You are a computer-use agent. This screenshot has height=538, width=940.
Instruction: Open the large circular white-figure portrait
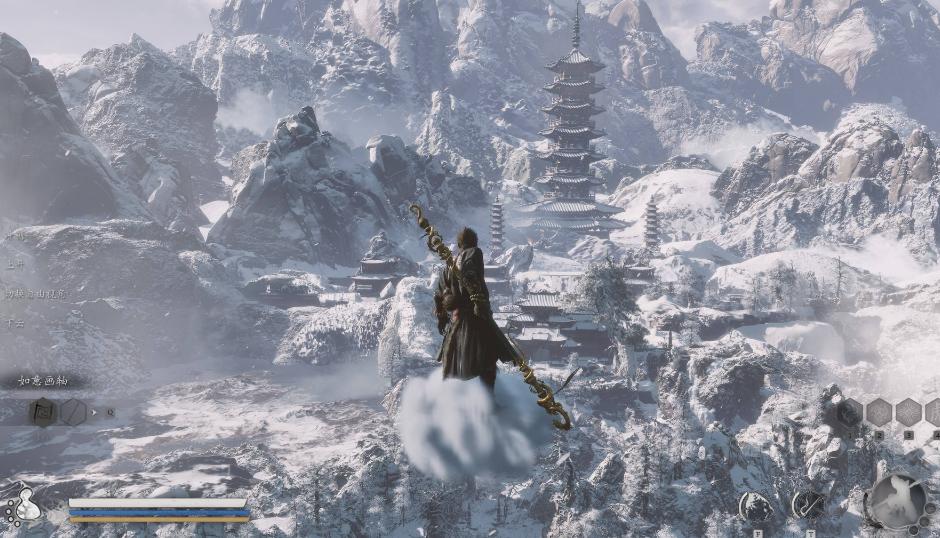tap(896, 500)
